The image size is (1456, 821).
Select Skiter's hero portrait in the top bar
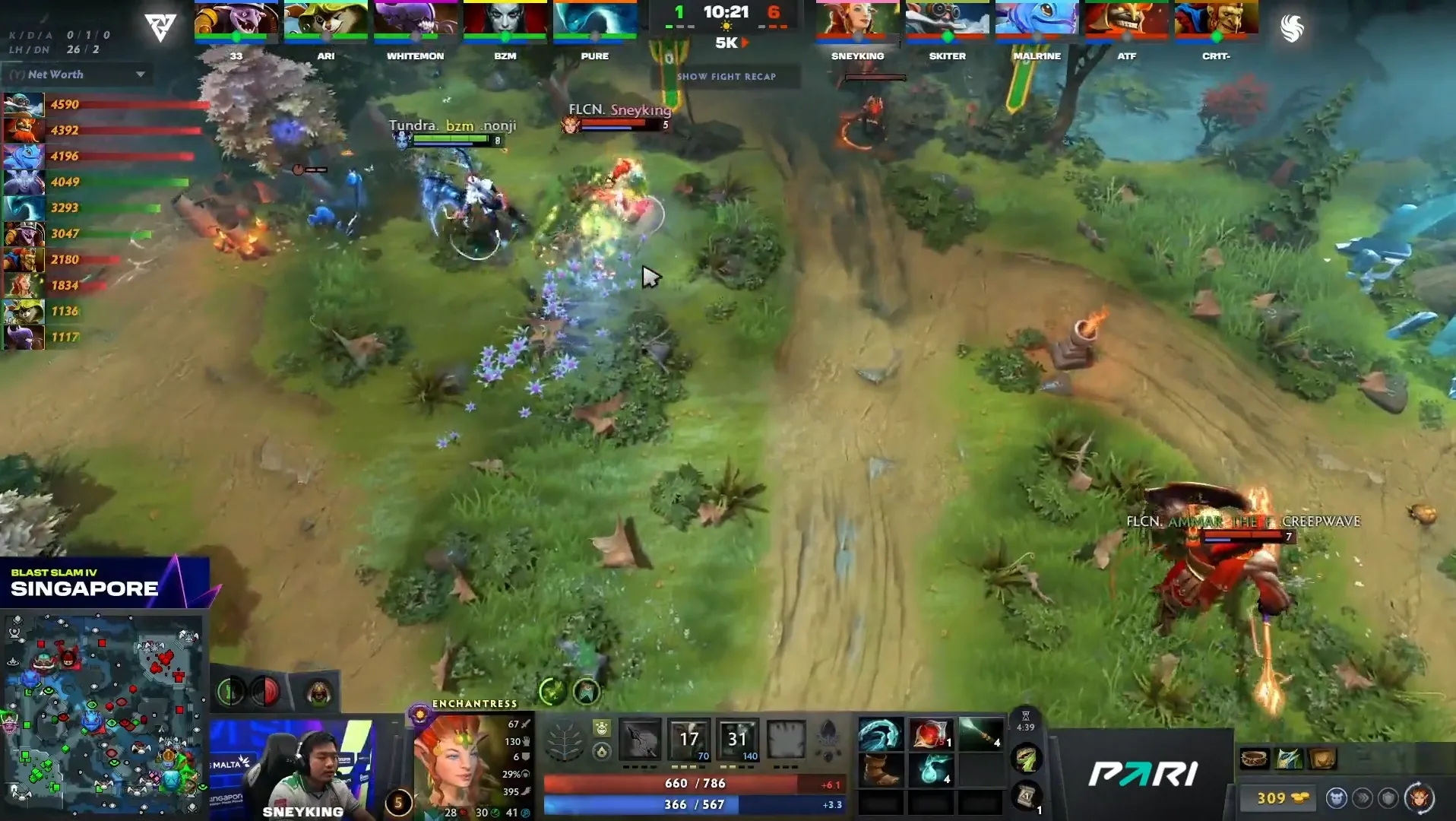[947, 20]
